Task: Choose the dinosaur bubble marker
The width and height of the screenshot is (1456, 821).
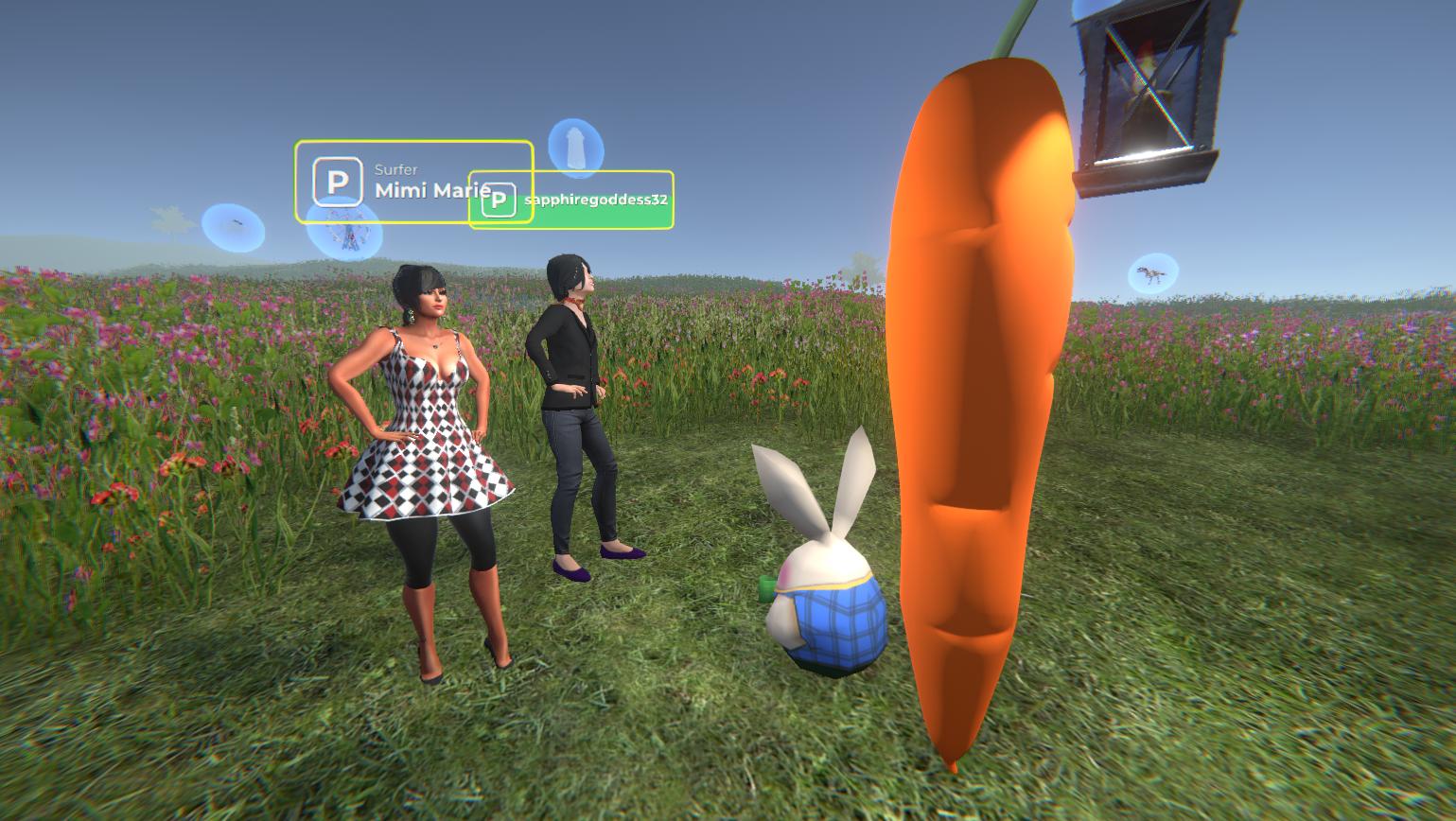Action: click(1153, 273)
